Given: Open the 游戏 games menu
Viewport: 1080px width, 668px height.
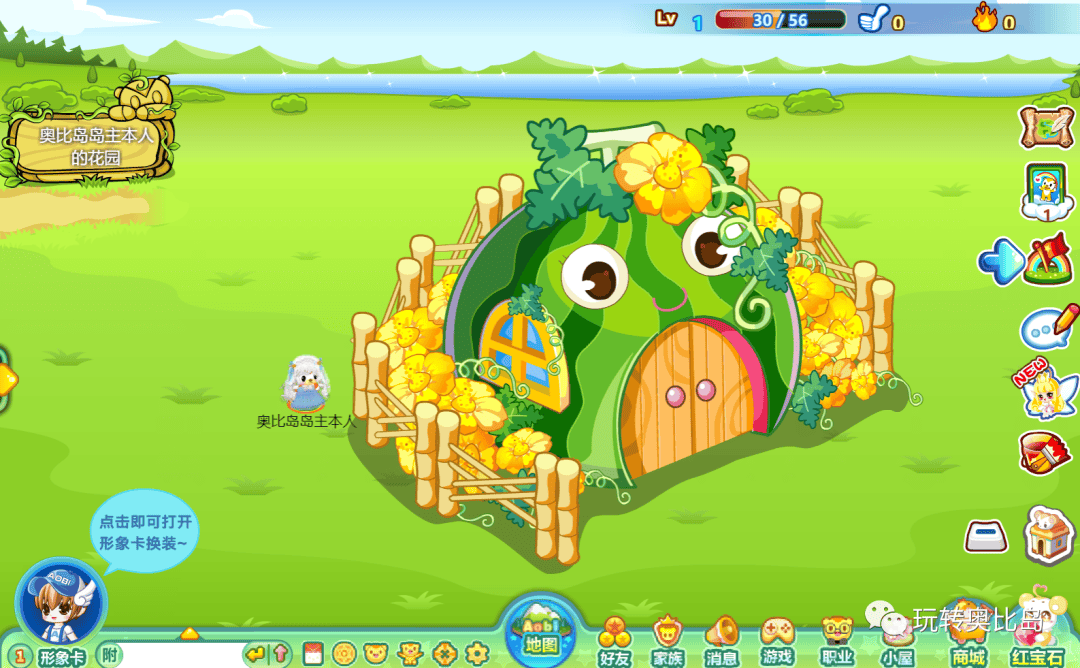Looking at the screenshot, I should point(777,640).
